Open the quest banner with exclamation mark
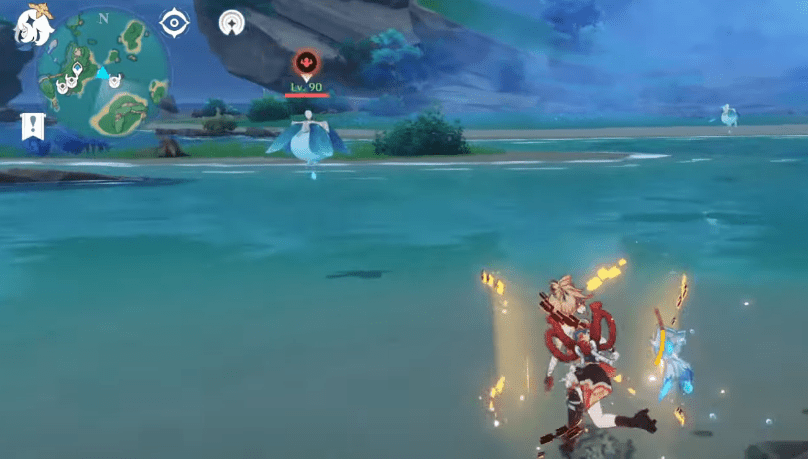808x459 pixels. (33, 127)
